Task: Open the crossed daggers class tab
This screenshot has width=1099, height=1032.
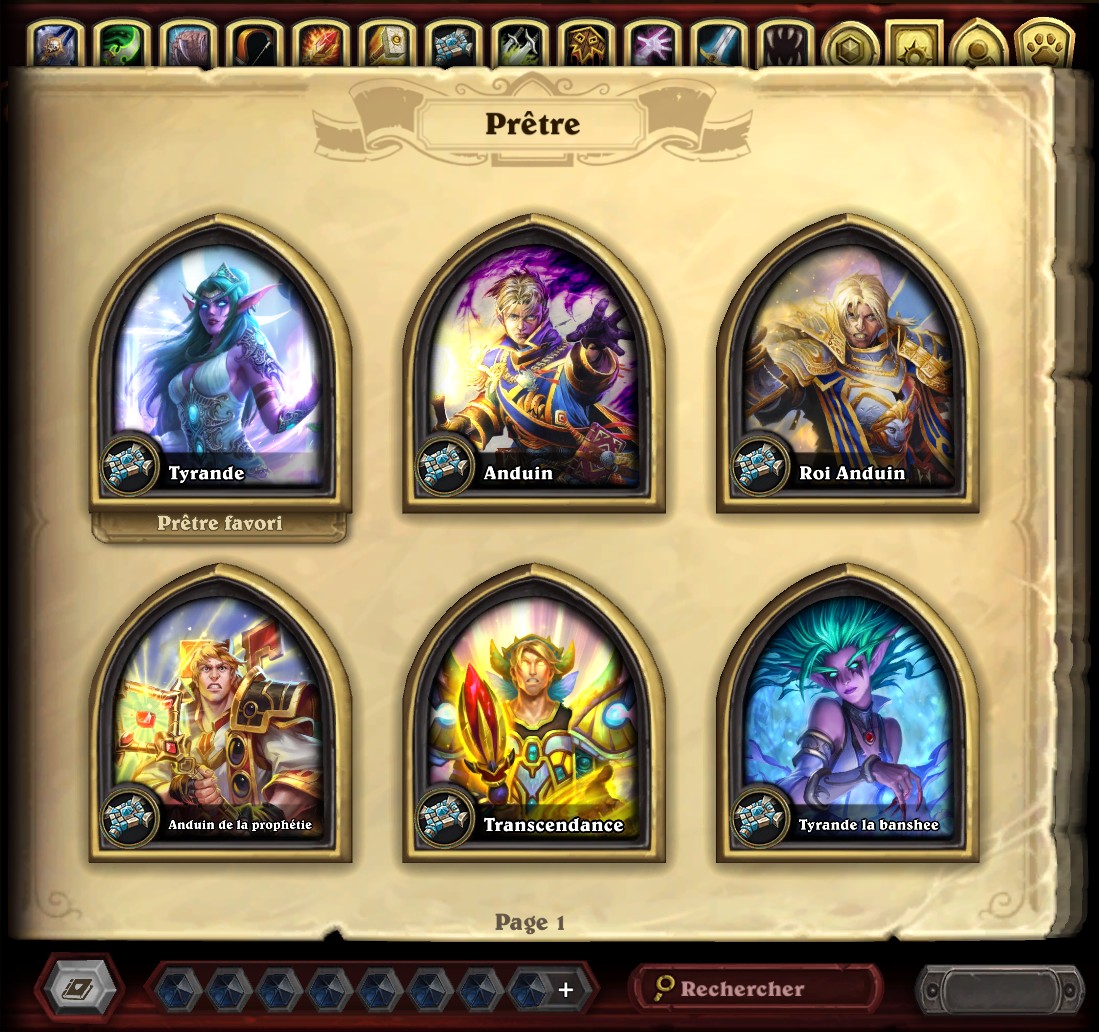Action: 518,45
